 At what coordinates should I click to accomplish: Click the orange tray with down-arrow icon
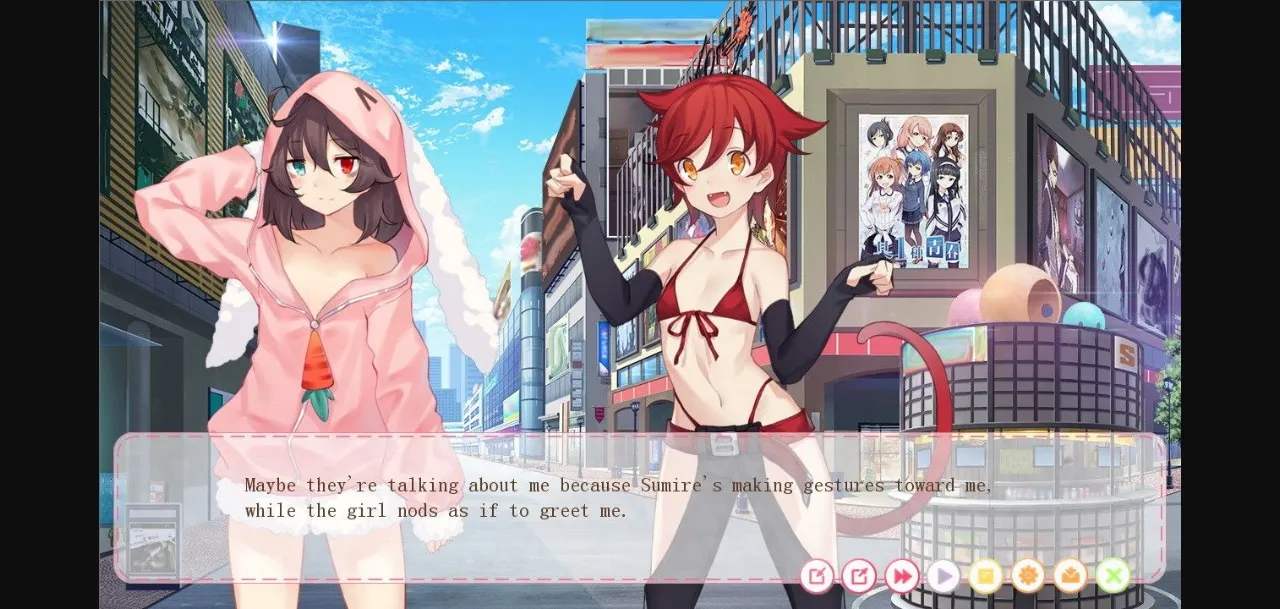[1070, 575]
